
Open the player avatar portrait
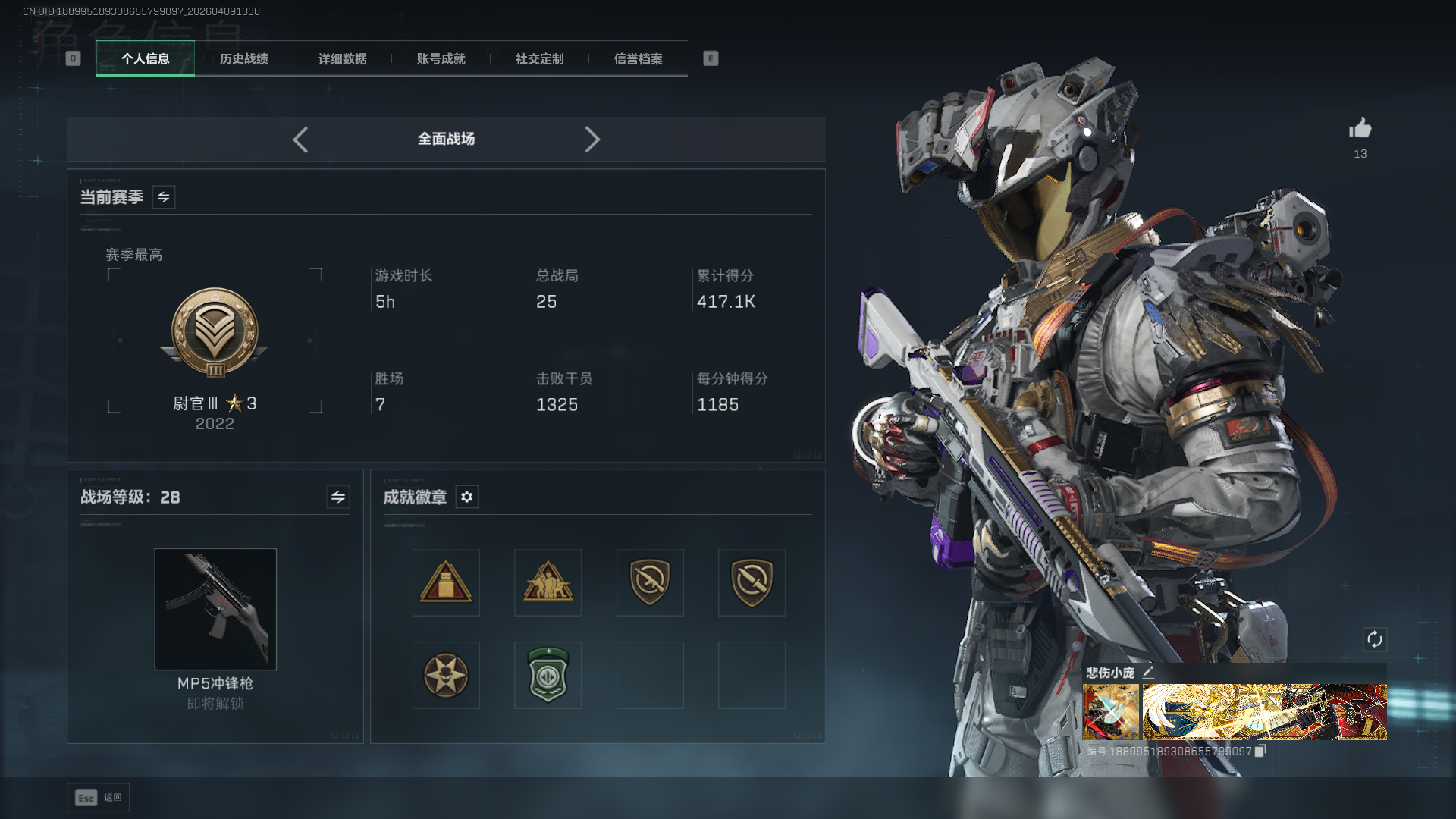(x=1111, y=711)
